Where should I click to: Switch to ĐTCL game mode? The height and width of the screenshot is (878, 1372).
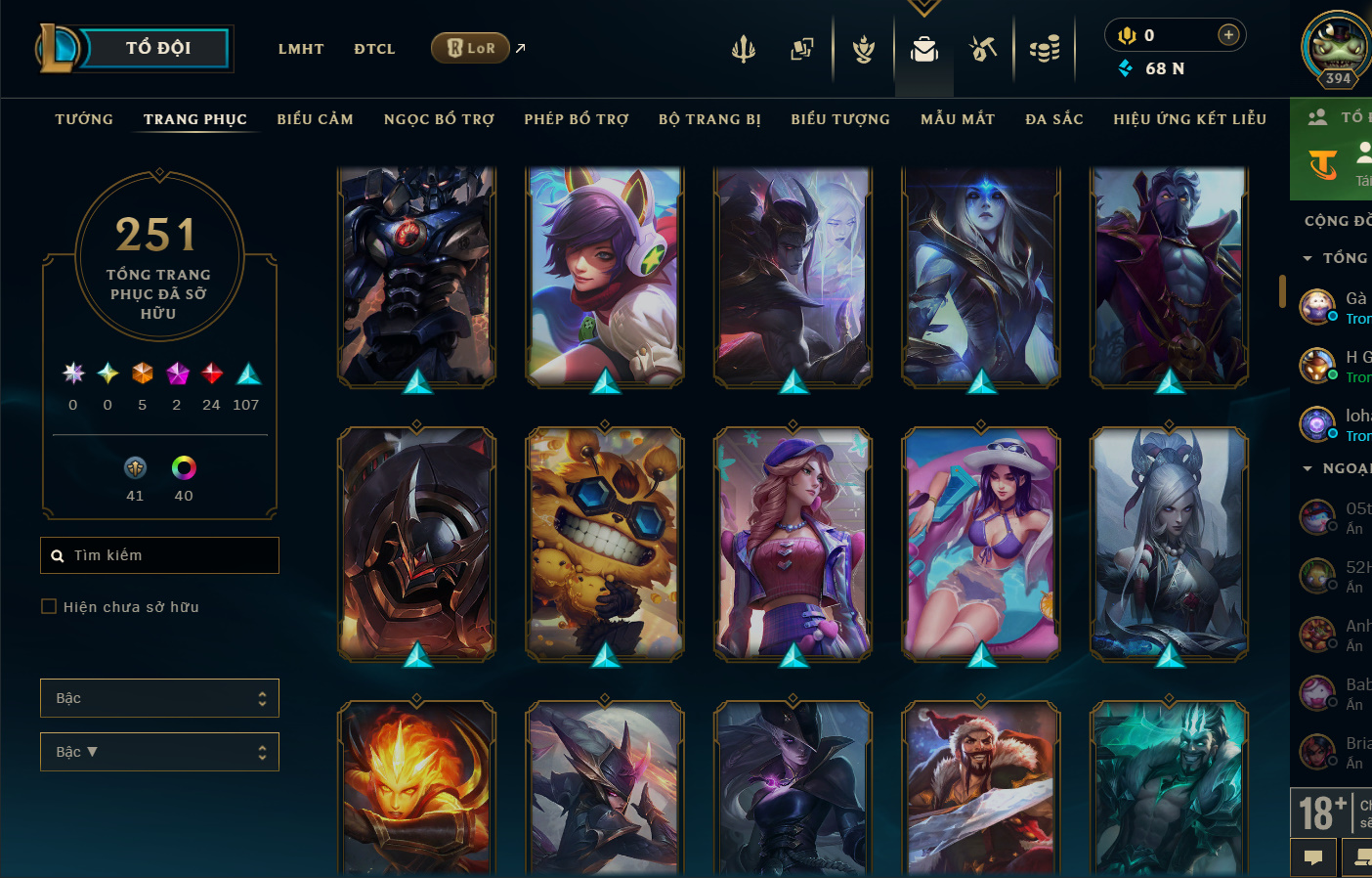click(374, 49)
